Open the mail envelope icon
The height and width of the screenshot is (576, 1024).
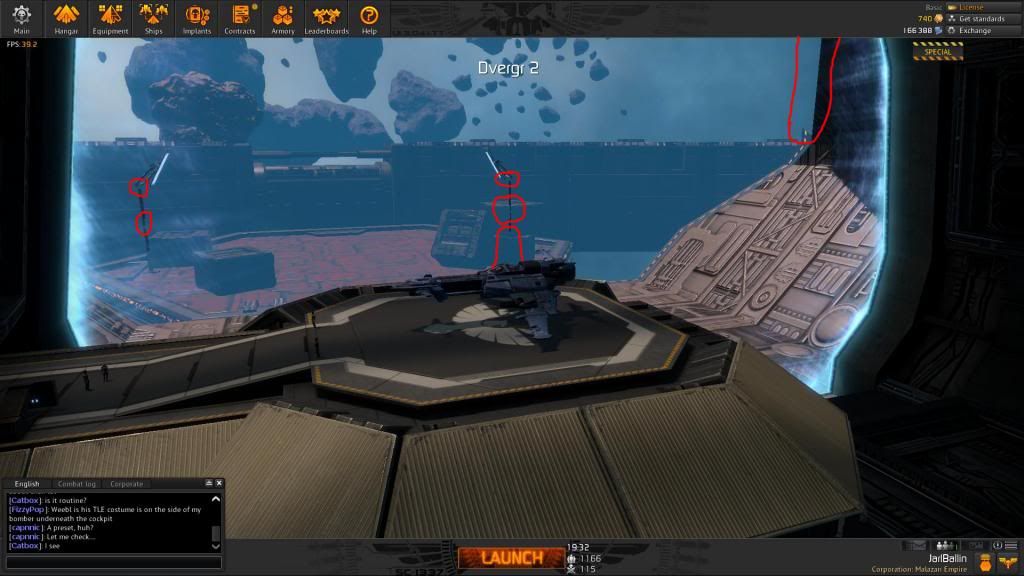point(917,546)
